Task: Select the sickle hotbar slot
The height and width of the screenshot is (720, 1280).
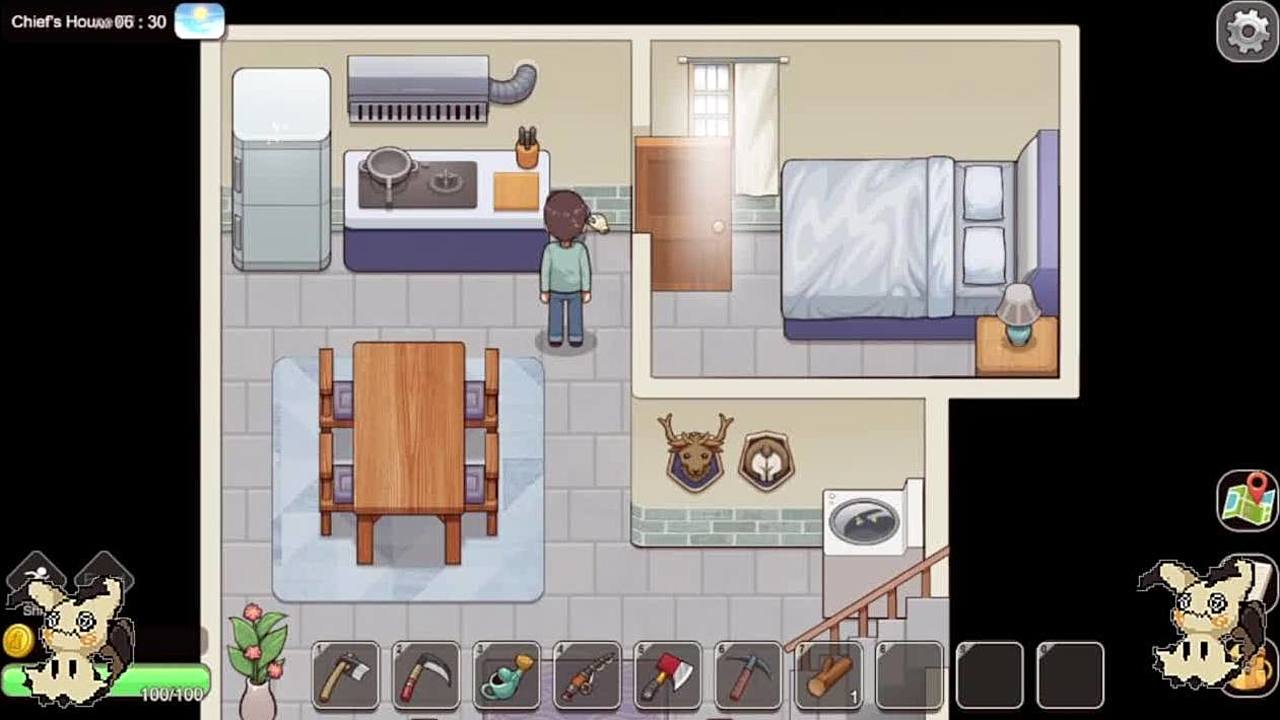Action: pyautogui.click(x=426, y=675)
